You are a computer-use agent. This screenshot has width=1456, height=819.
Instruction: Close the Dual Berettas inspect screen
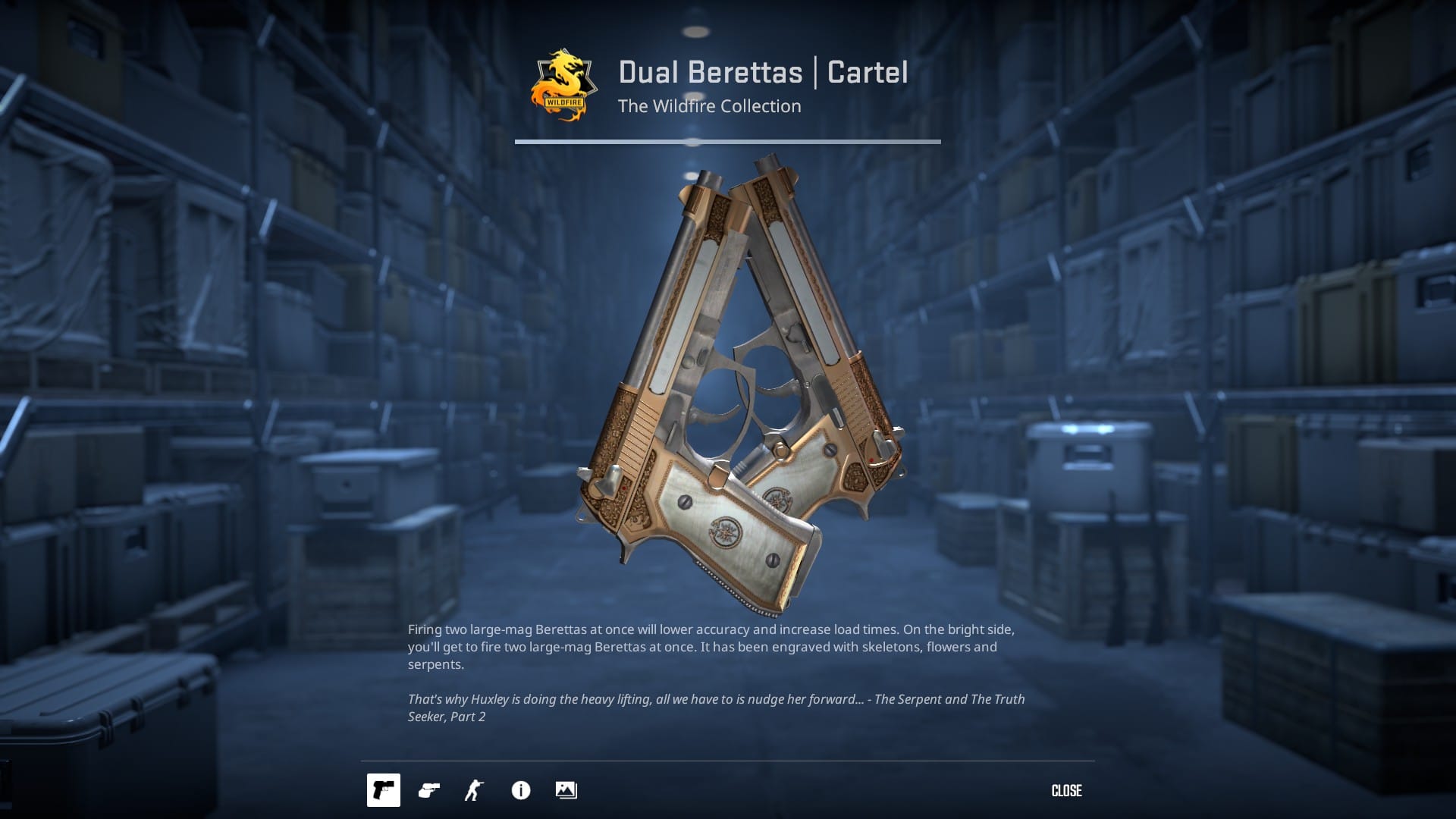tap(1066, 791)
